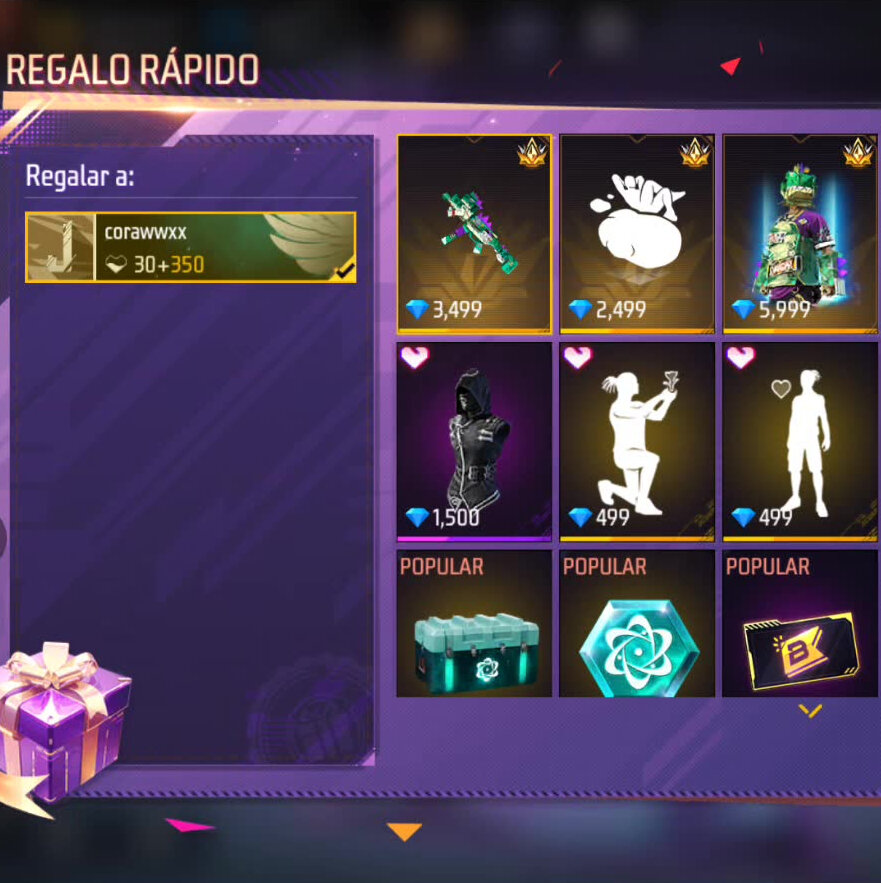Select the recipient corawwxx

coord(190,247)
